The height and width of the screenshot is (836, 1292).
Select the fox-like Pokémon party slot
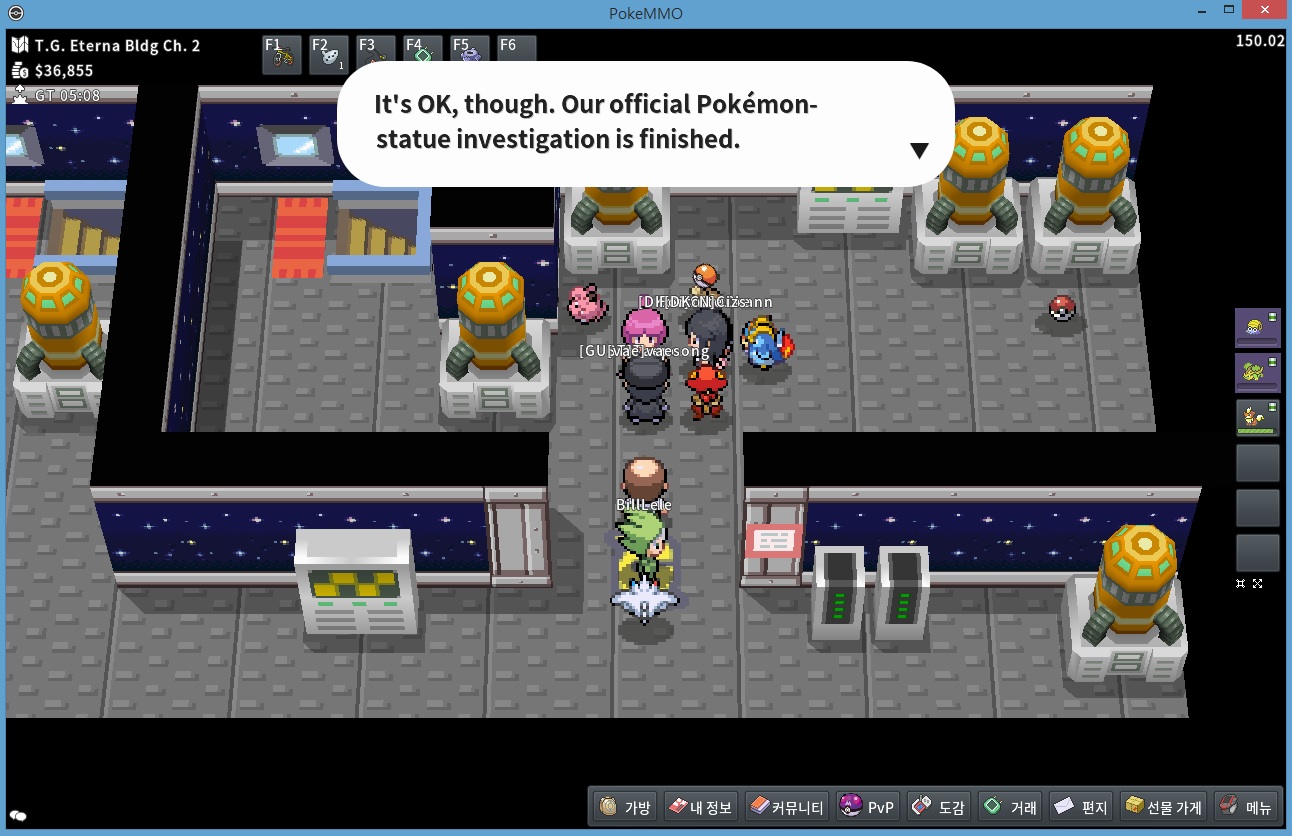coord(1257,417)
